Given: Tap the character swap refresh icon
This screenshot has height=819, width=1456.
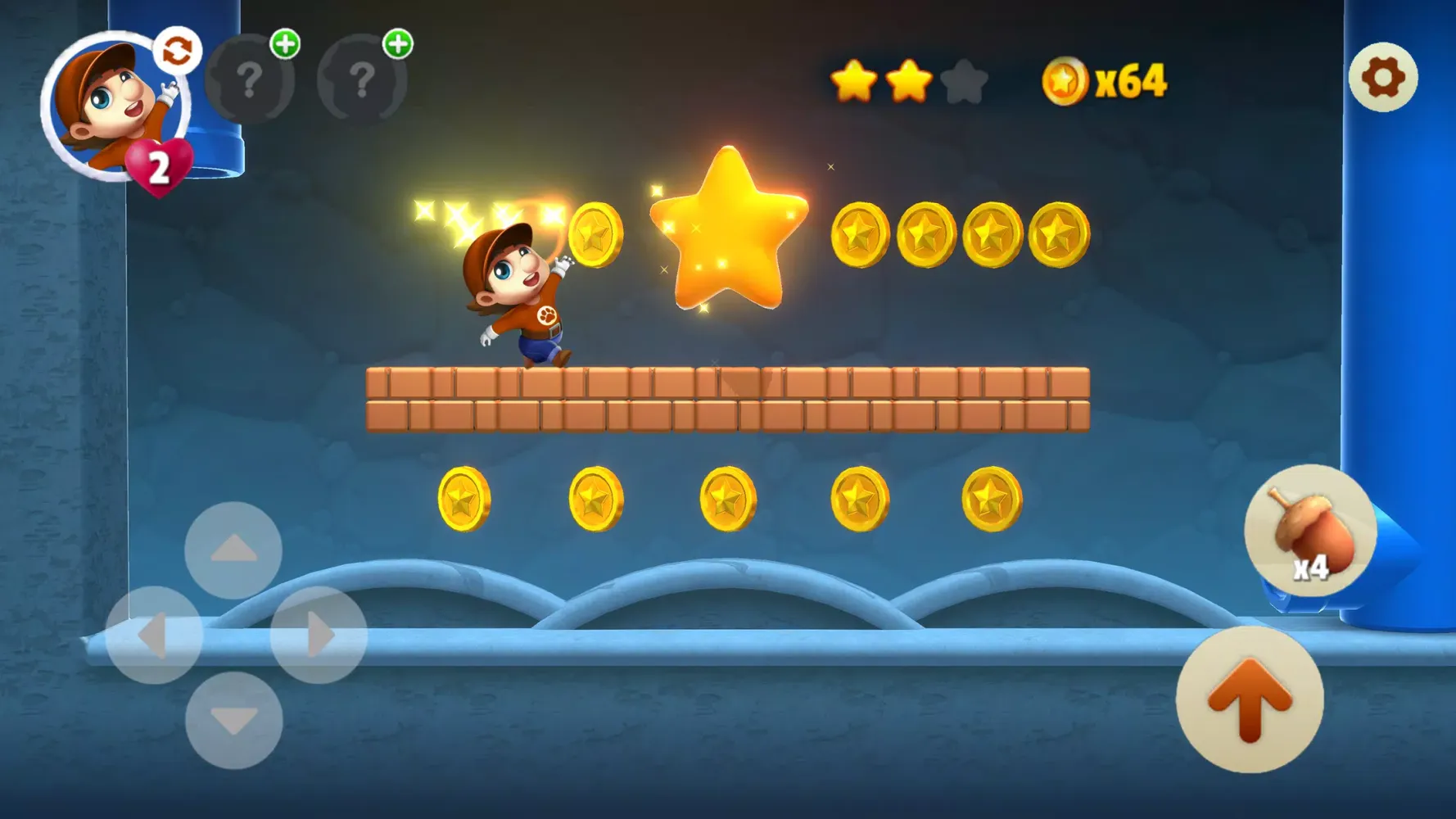Looking at the screenshot, I should point(177,51).
